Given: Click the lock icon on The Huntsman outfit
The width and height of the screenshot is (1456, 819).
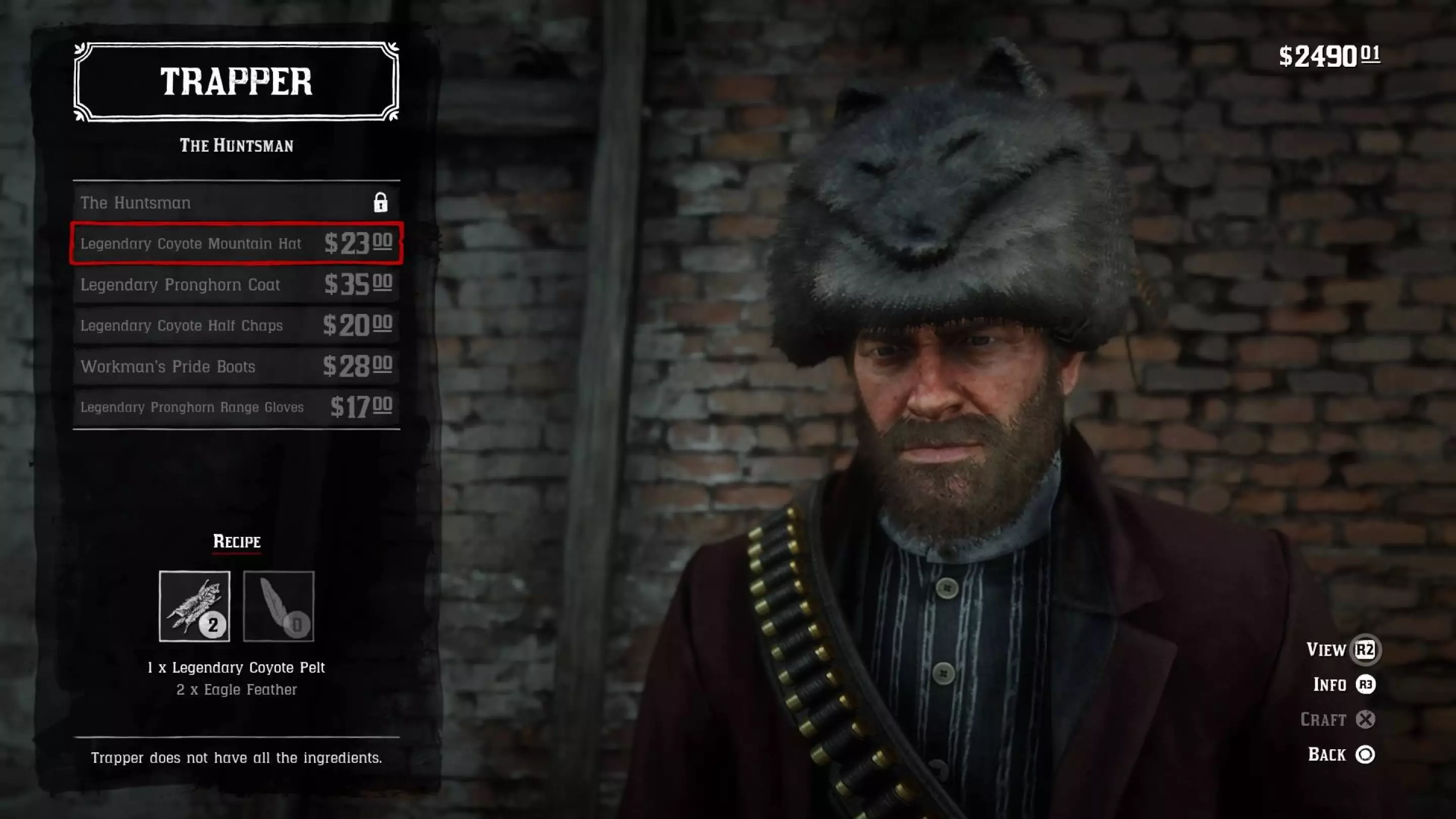Looking at the screenshot, I should pos(382,202).
